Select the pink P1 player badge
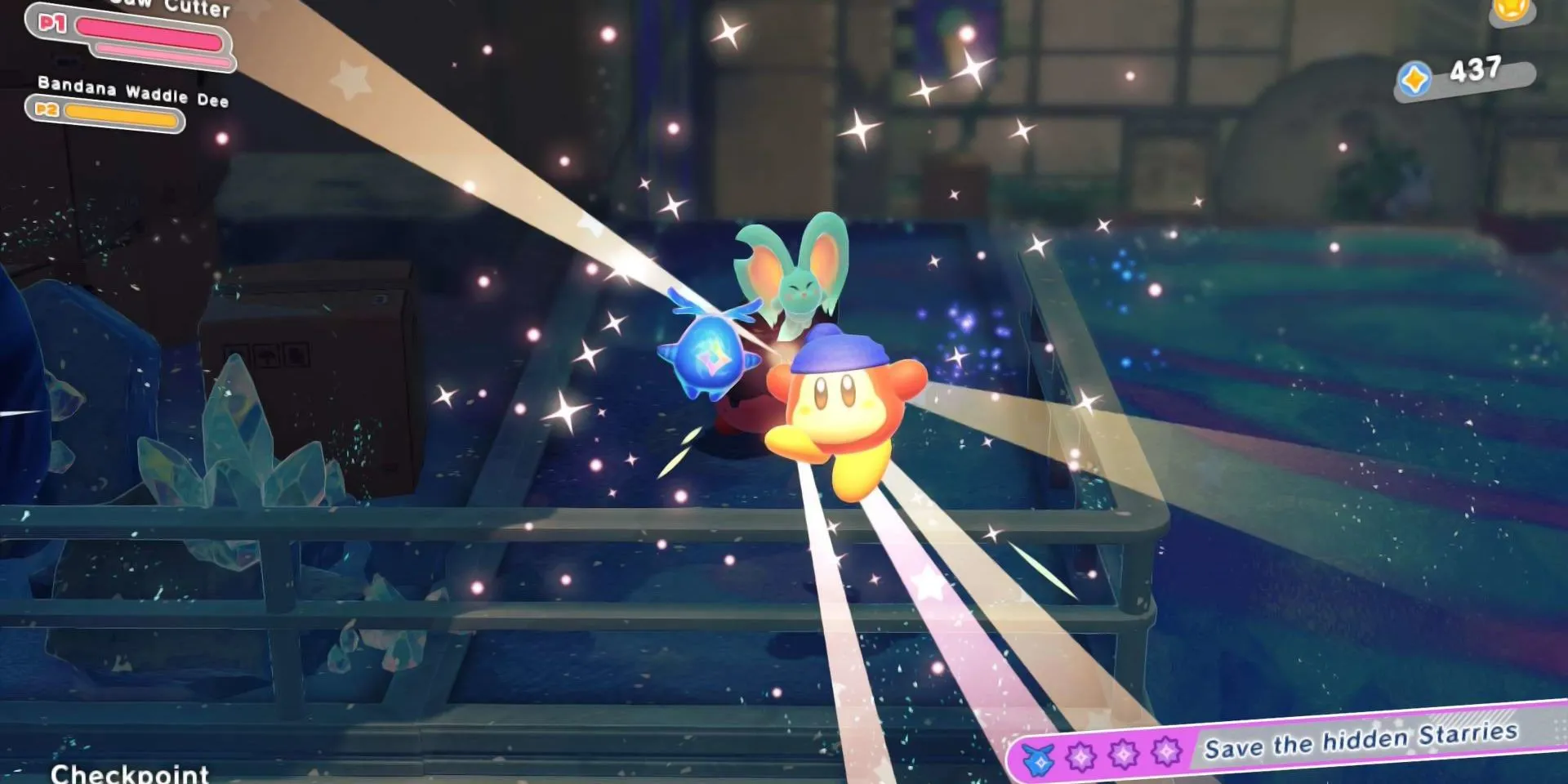 [52, 23]
